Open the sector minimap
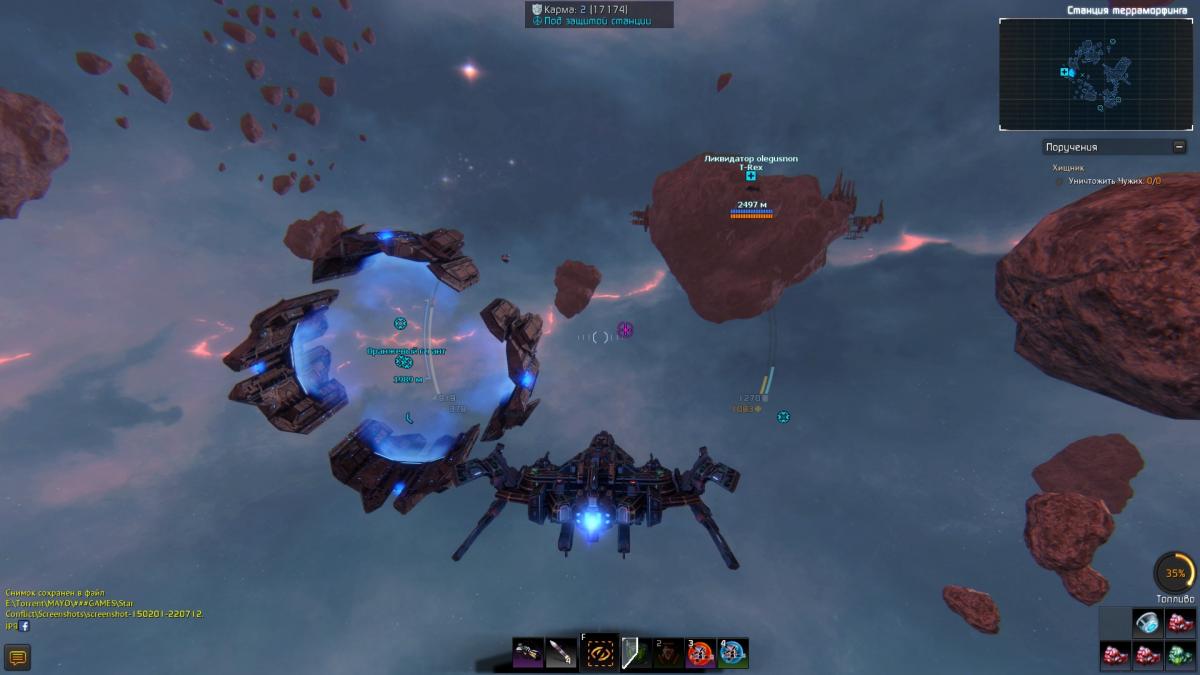Screen dimensions: 1200x675 coord(1096,75)
